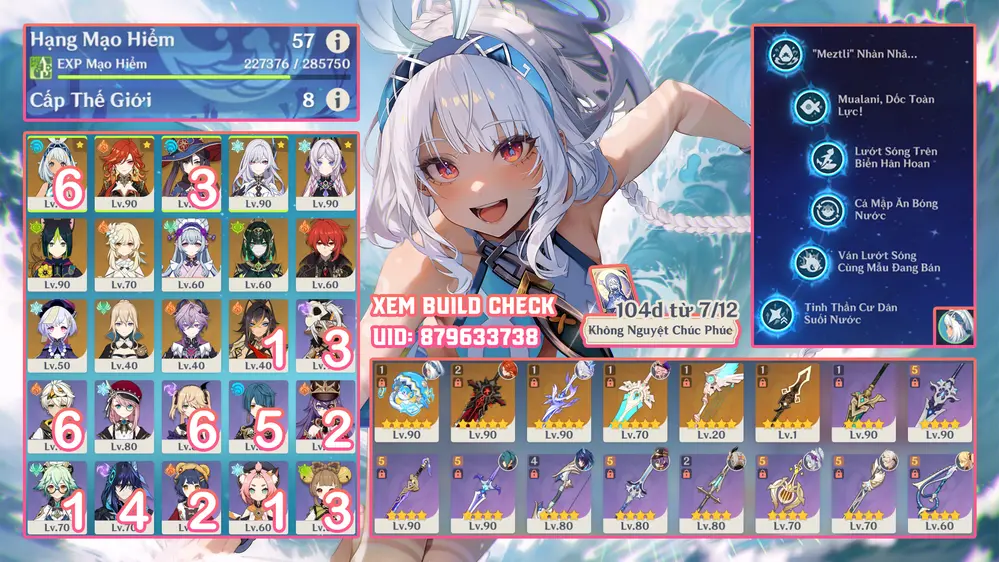Pick the Diluc character card at Lv.60
Screen dimensions: 999x562
(x=322, y=254)
